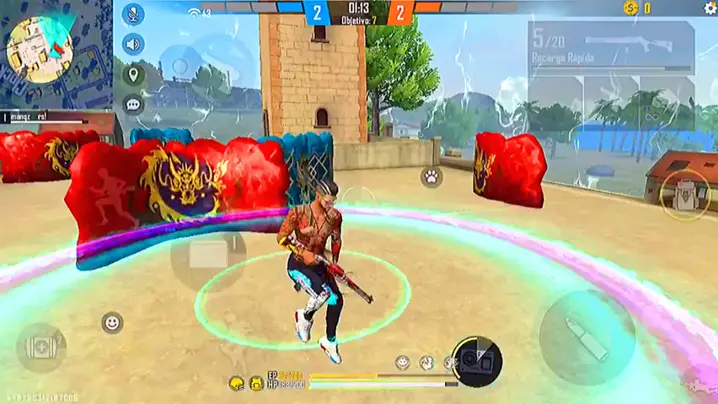
Task: Open the settings gear
Action: 709,8
